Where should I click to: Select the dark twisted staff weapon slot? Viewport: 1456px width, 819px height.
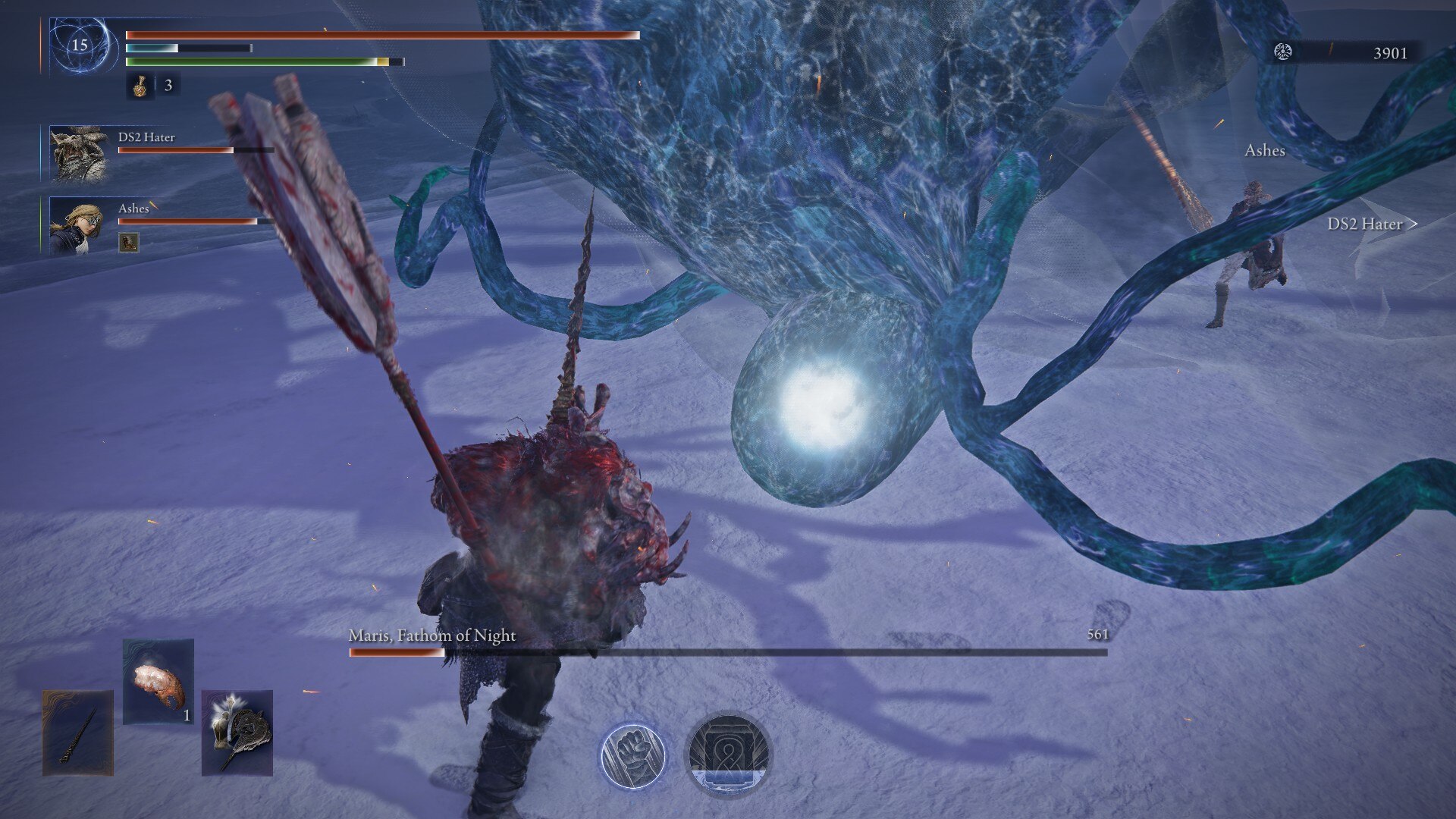pos(78,733)
